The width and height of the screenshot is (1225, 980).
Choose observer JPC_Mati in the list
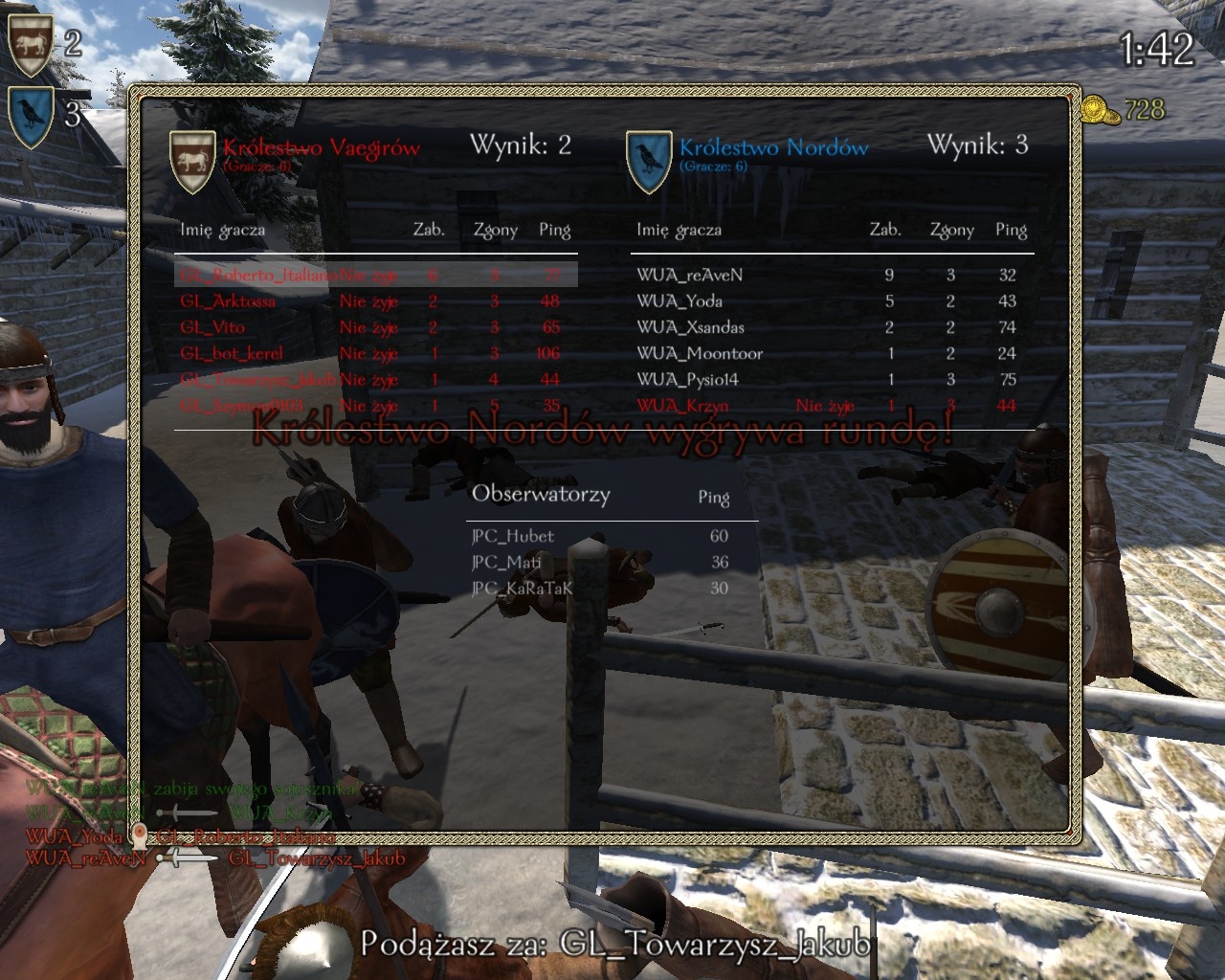[x=506, y=562]
